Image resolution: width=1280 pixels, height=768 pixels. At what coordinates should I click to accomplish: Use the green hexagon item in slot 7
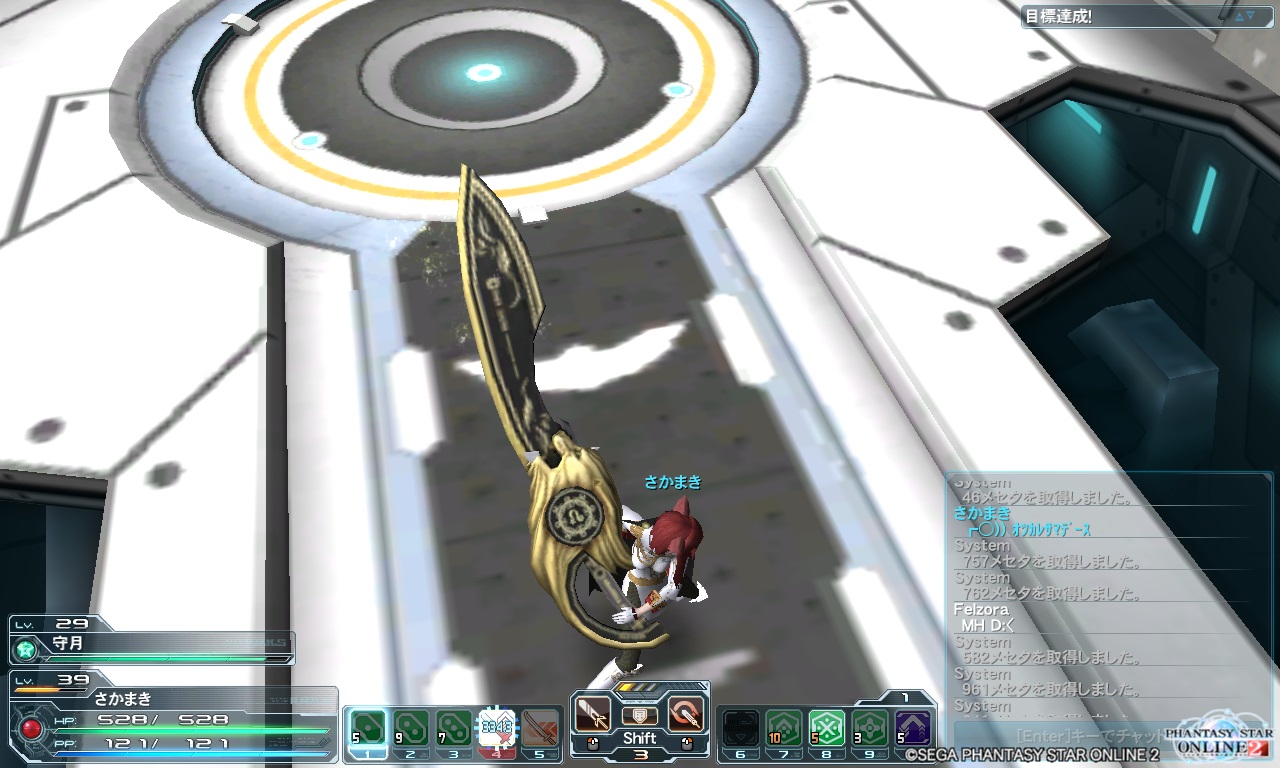point(783,727)
